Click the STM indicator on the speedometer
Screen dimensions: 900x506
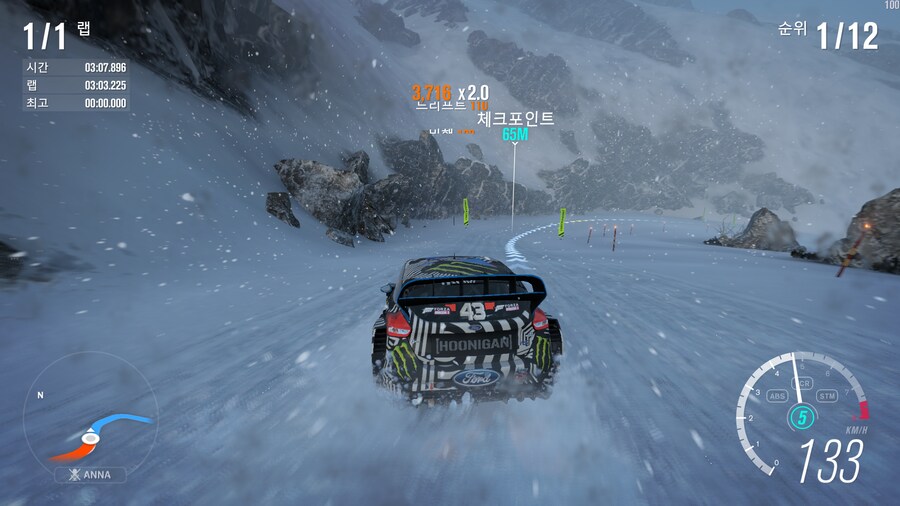[x=826, y=396]
